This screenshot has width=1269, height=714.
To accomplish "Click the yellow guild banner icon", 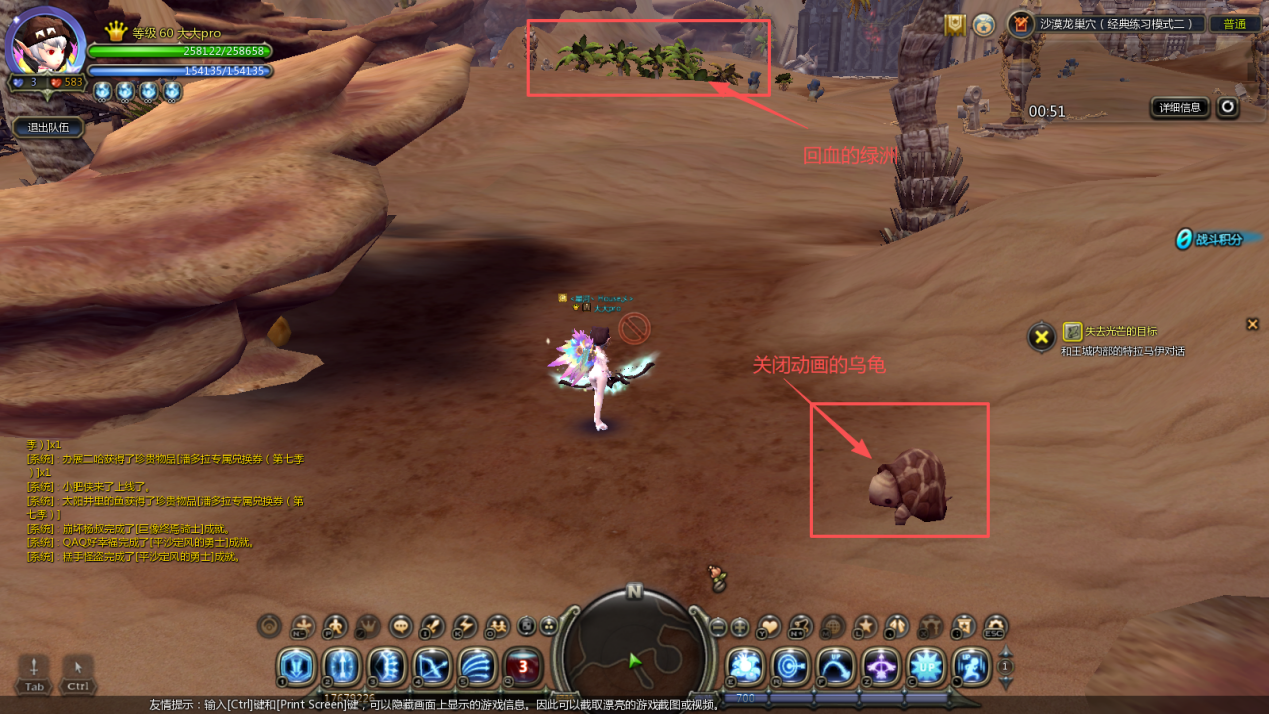I will (955, 24).
